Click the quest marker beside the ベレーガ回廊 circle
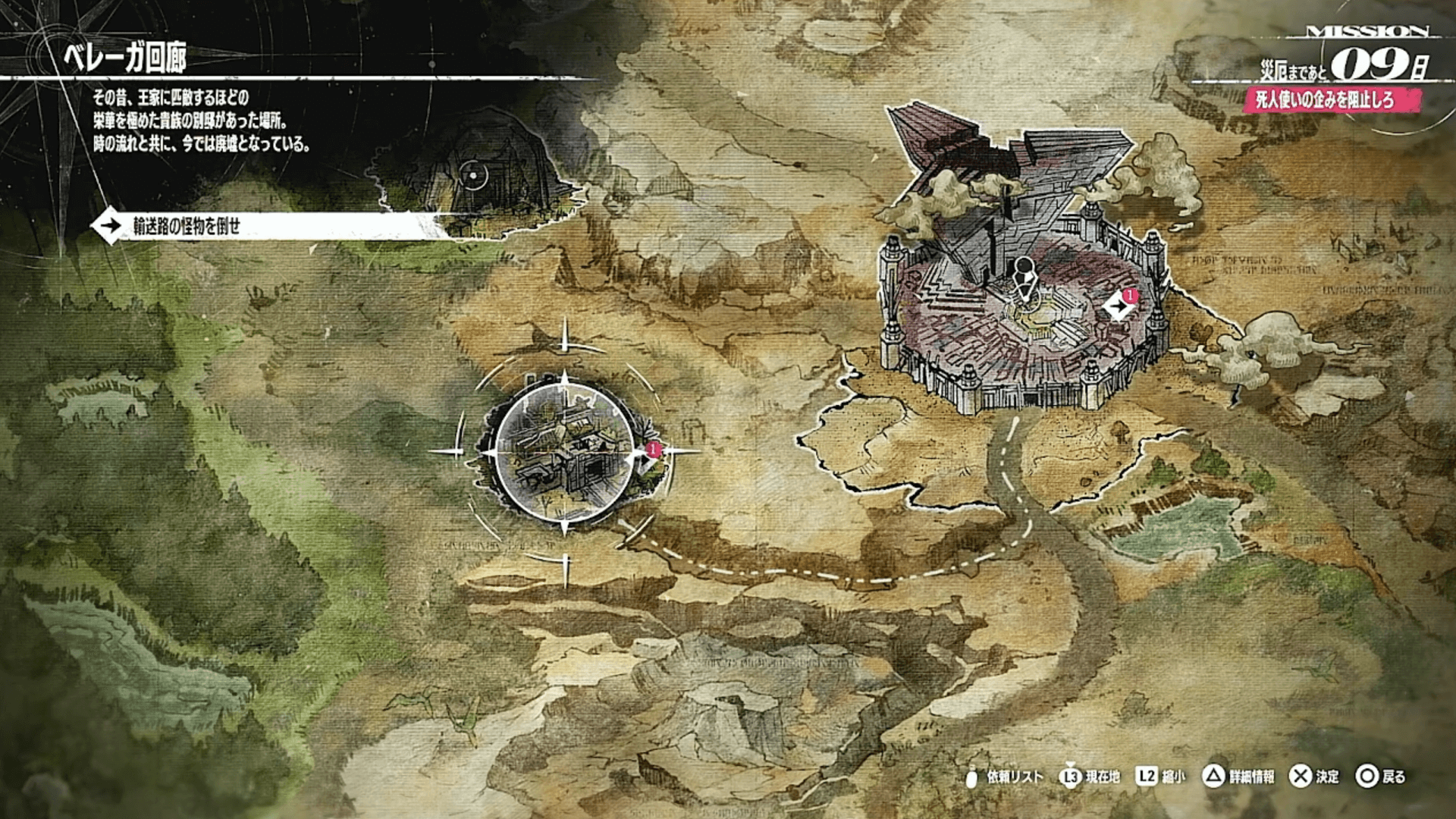Viewport: 1456px width, 819px height. coord(648,459)
